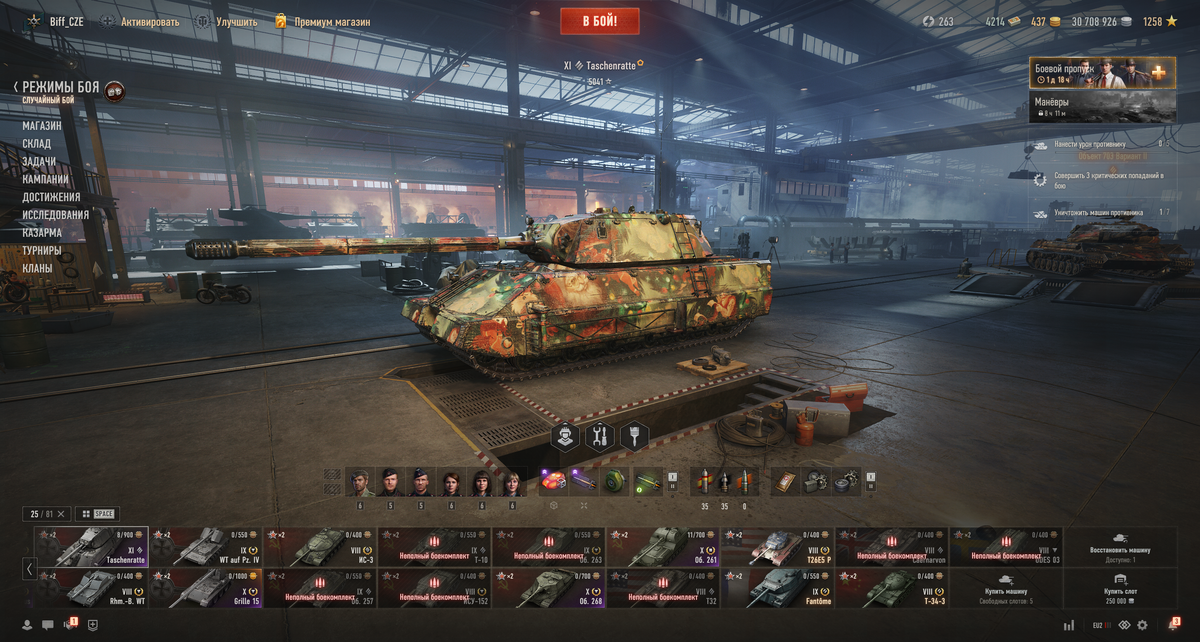Image resolution: width=1200 pixels, height=642 pixels.
Task: Open the Кланы menu entry
Action: (37, 269)
